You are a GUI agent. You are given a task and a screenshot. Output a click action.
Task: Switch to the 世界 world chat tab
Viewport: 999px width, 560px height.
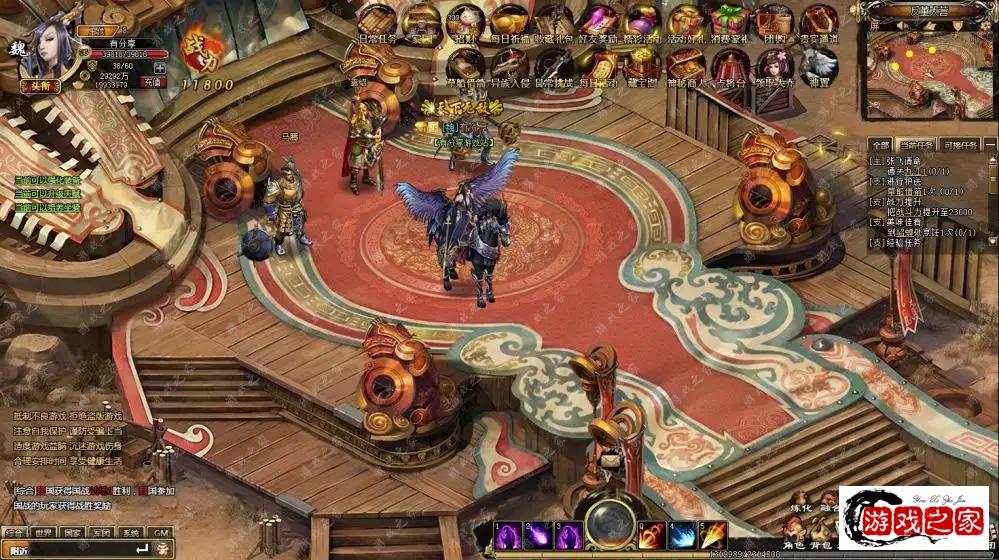44,533
